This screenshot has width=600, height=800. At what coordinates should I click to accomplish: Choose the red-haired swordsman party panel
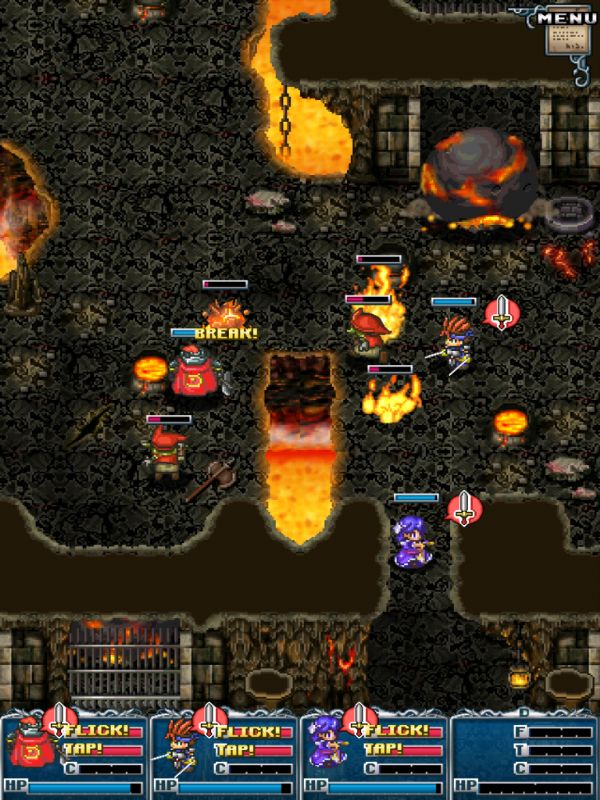coord(224,750)
